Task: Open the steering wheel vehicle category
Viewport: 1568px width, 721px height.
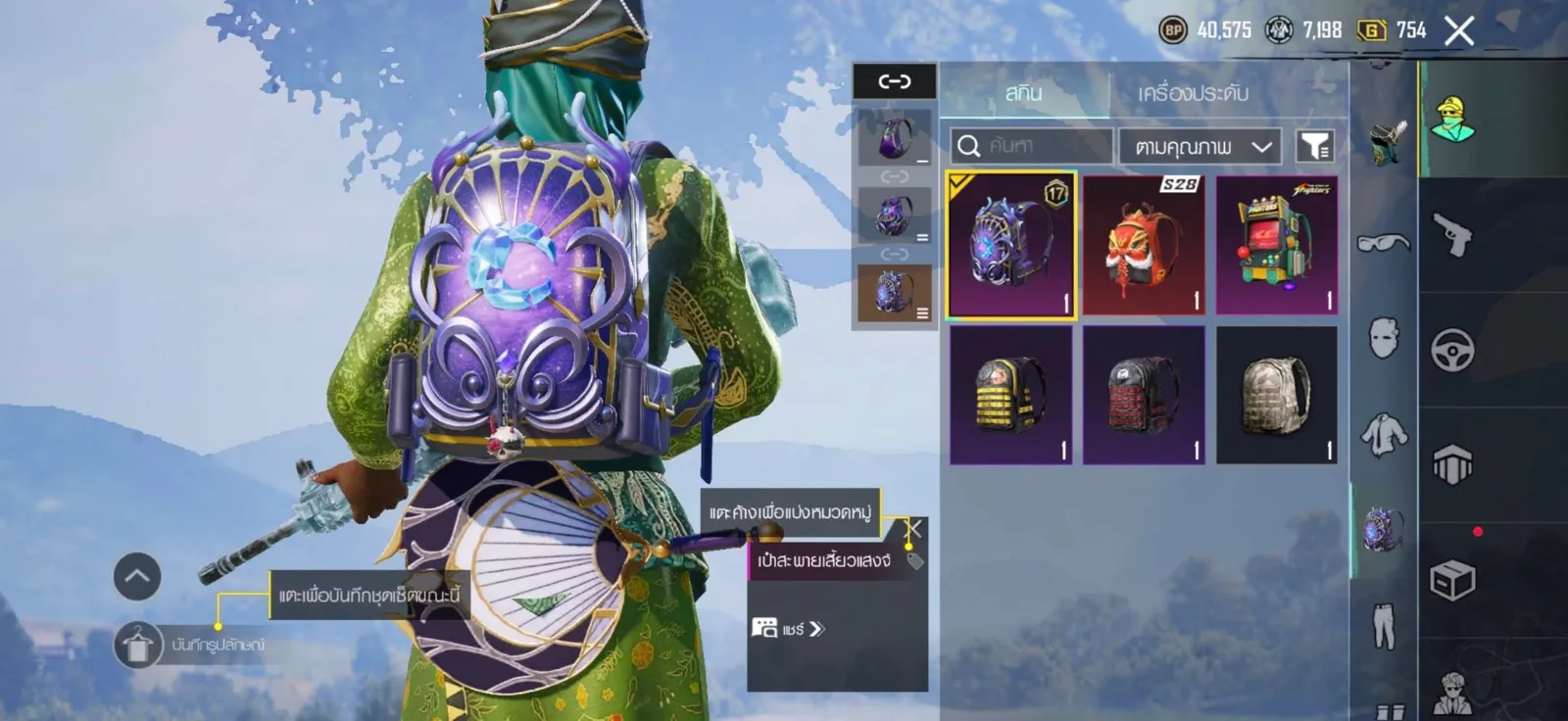Action: click(1451, 350)
